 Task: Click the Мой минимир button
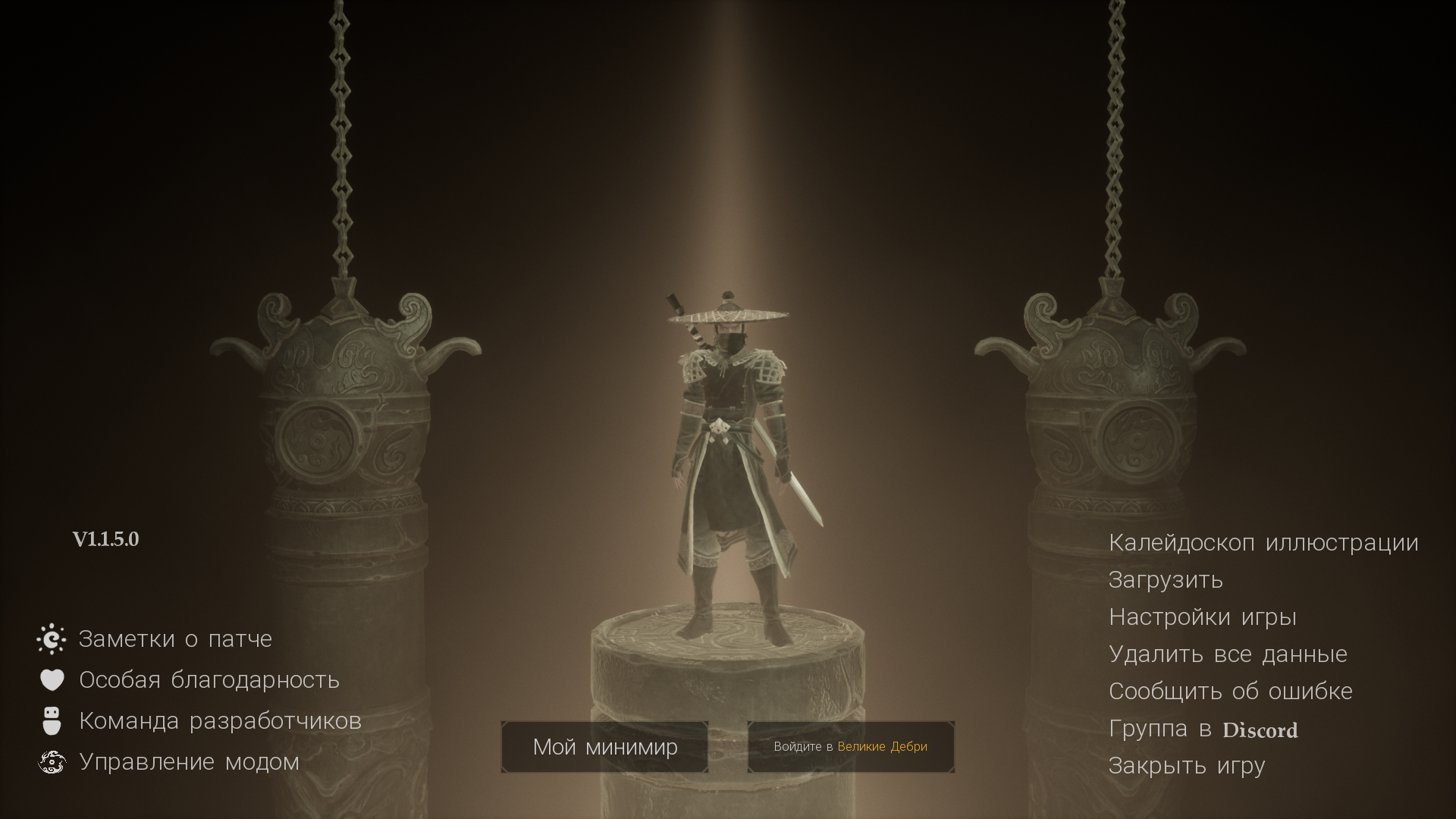tap(604, 747)
